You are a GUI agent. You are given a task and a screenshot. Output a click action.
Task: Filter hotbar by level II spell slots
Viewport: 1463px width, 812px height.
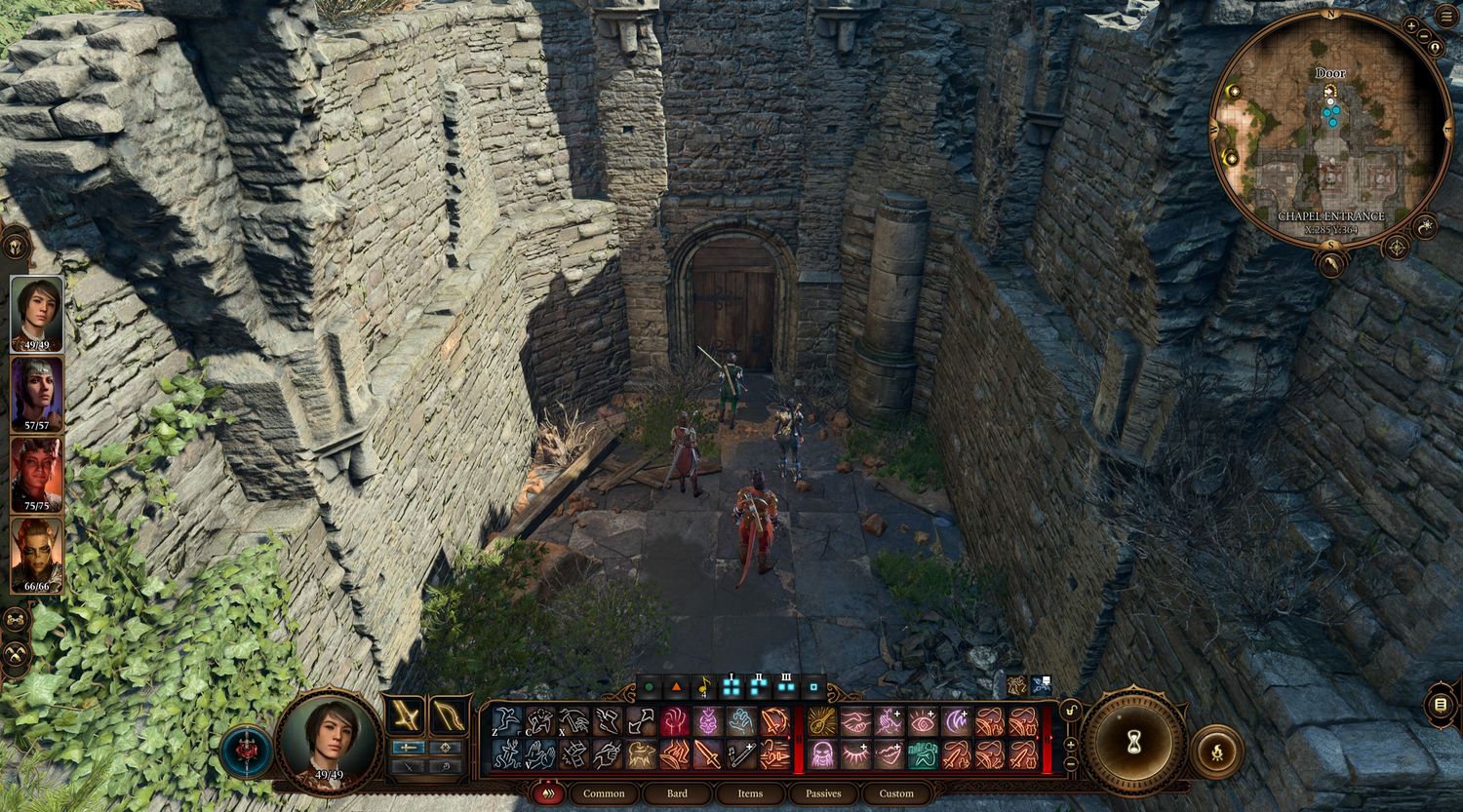coord(759,686)
